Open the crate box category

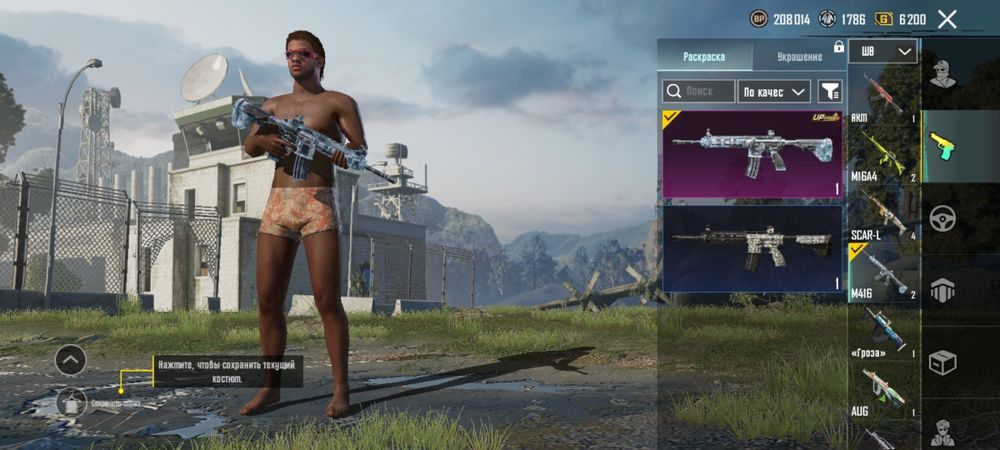[x=941, y=362]
